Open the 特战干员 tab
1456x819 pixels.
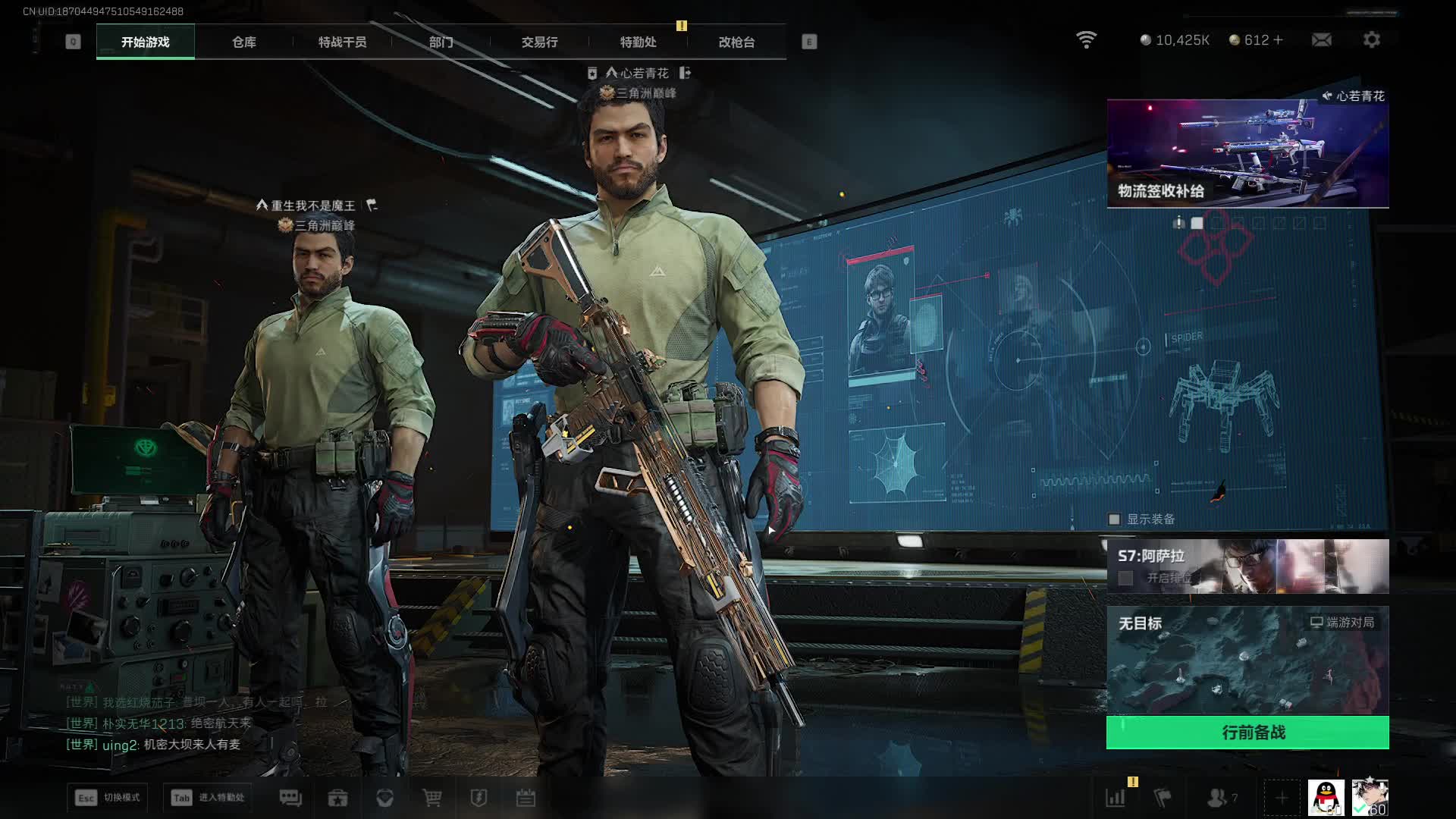342,42
